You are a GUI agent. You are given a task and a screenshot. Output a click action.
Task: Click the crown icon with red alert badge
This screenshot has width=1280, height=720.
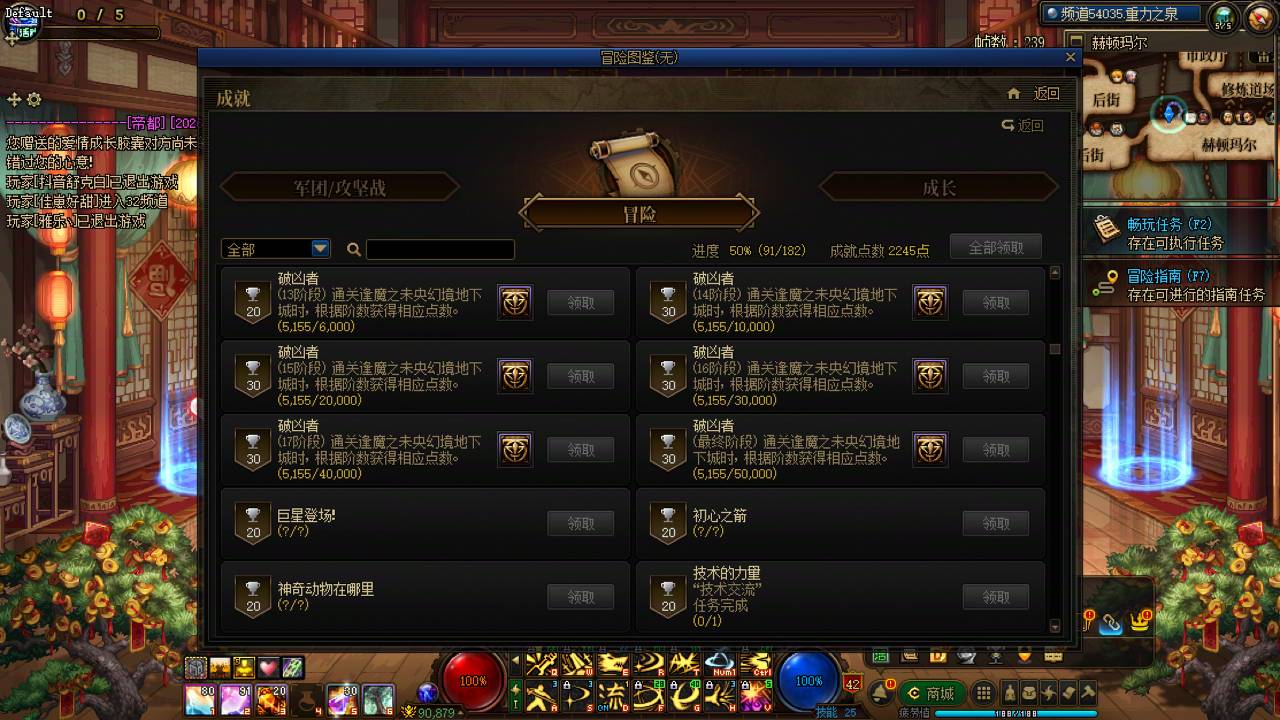(1140, 622)
